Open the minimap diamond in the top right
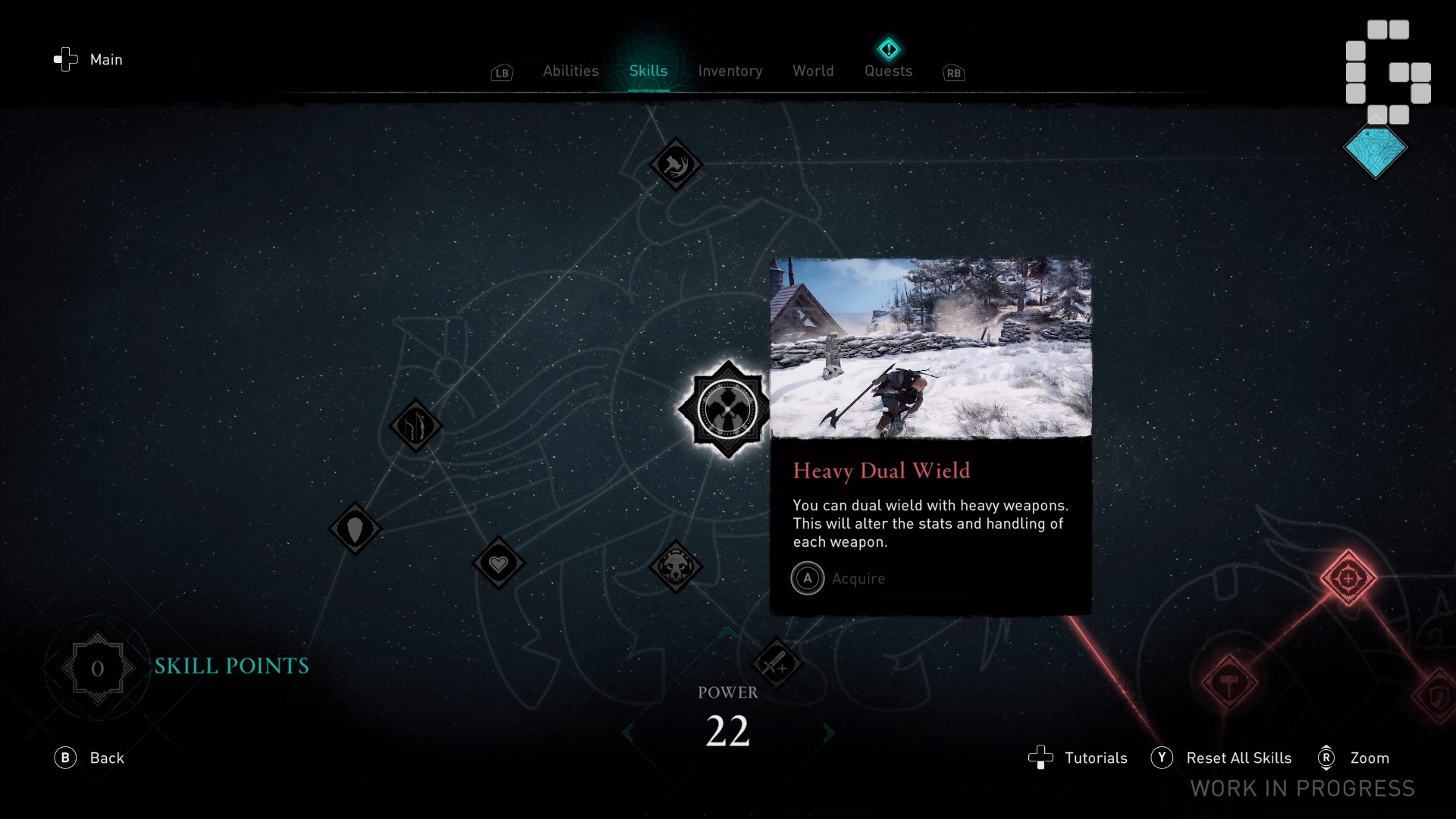Image resolution: width=1456 pixels, height=819 pixels. point(1375,151)
